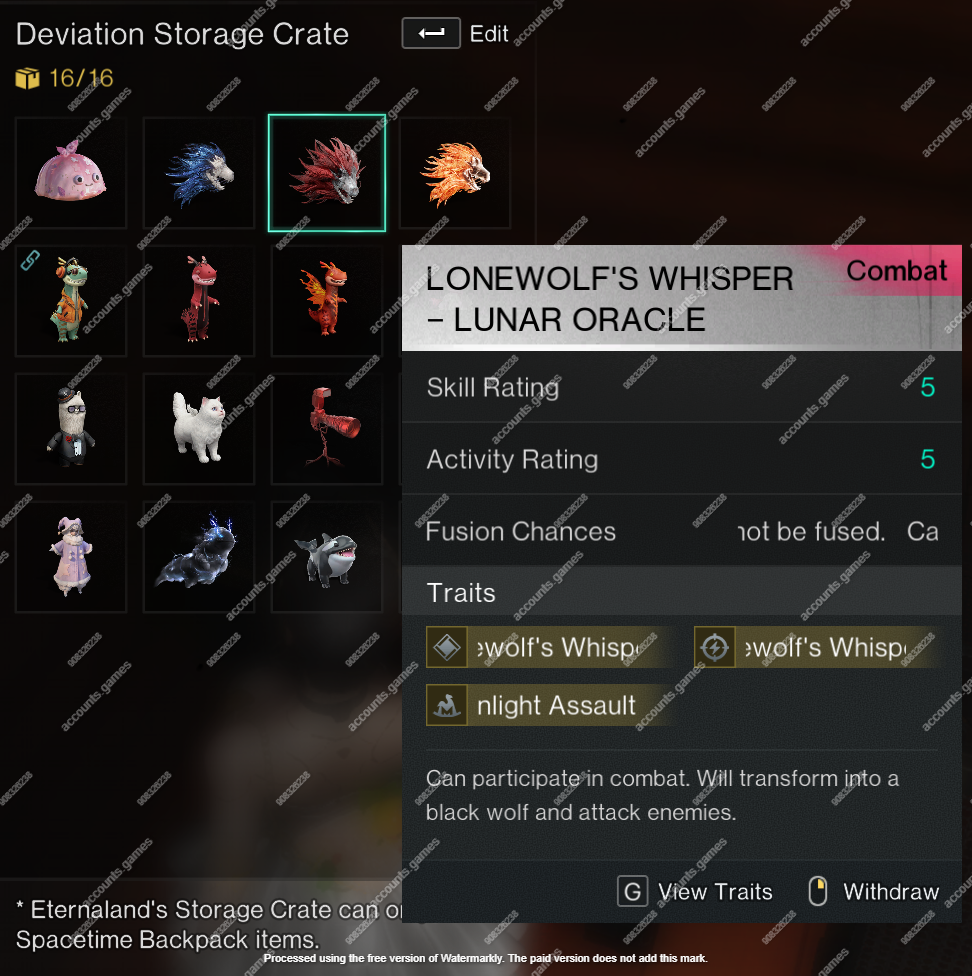Choose the red dragon in black suit
The width and height of the screenshot is (972, 976).
pyautogui.click(x=199, y=301)
